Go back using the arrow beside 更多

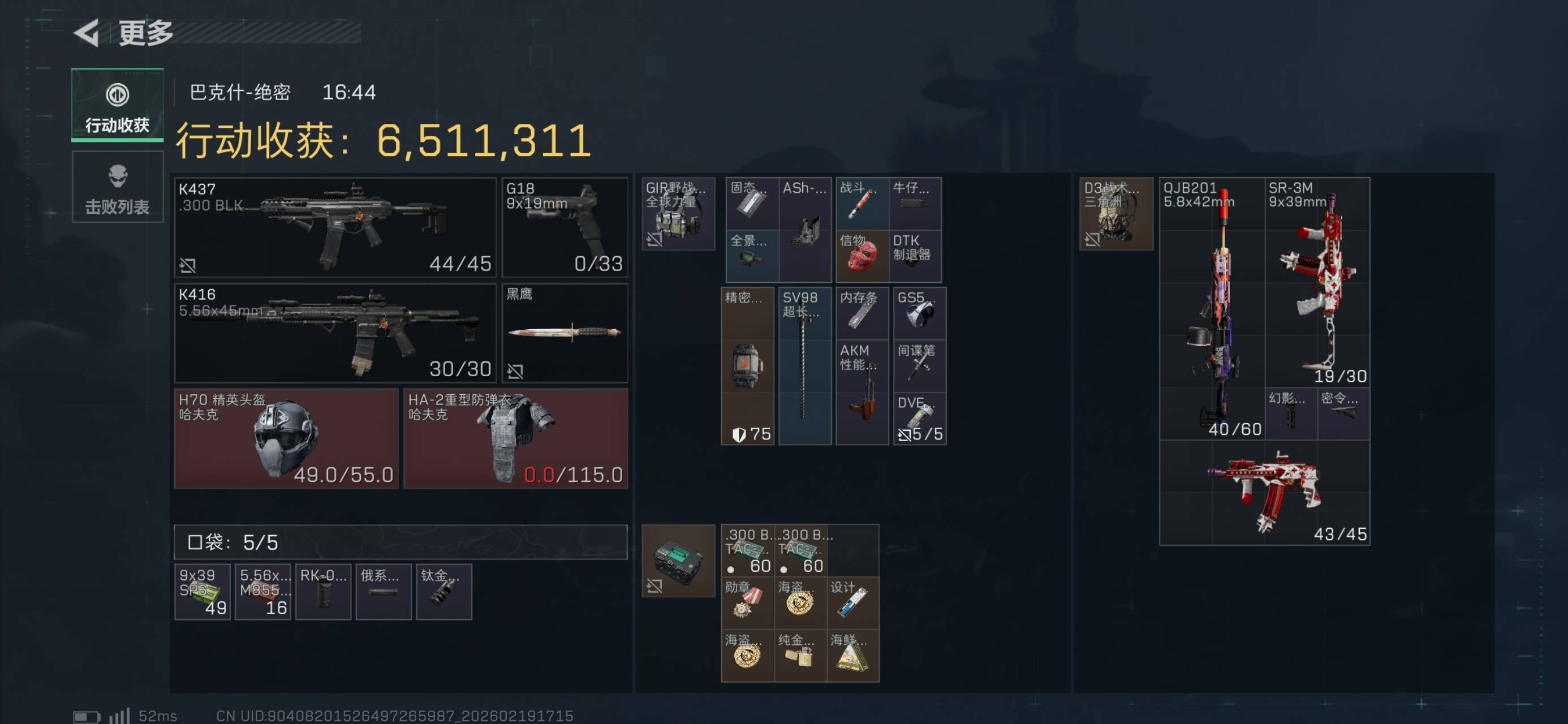(87, 33)
